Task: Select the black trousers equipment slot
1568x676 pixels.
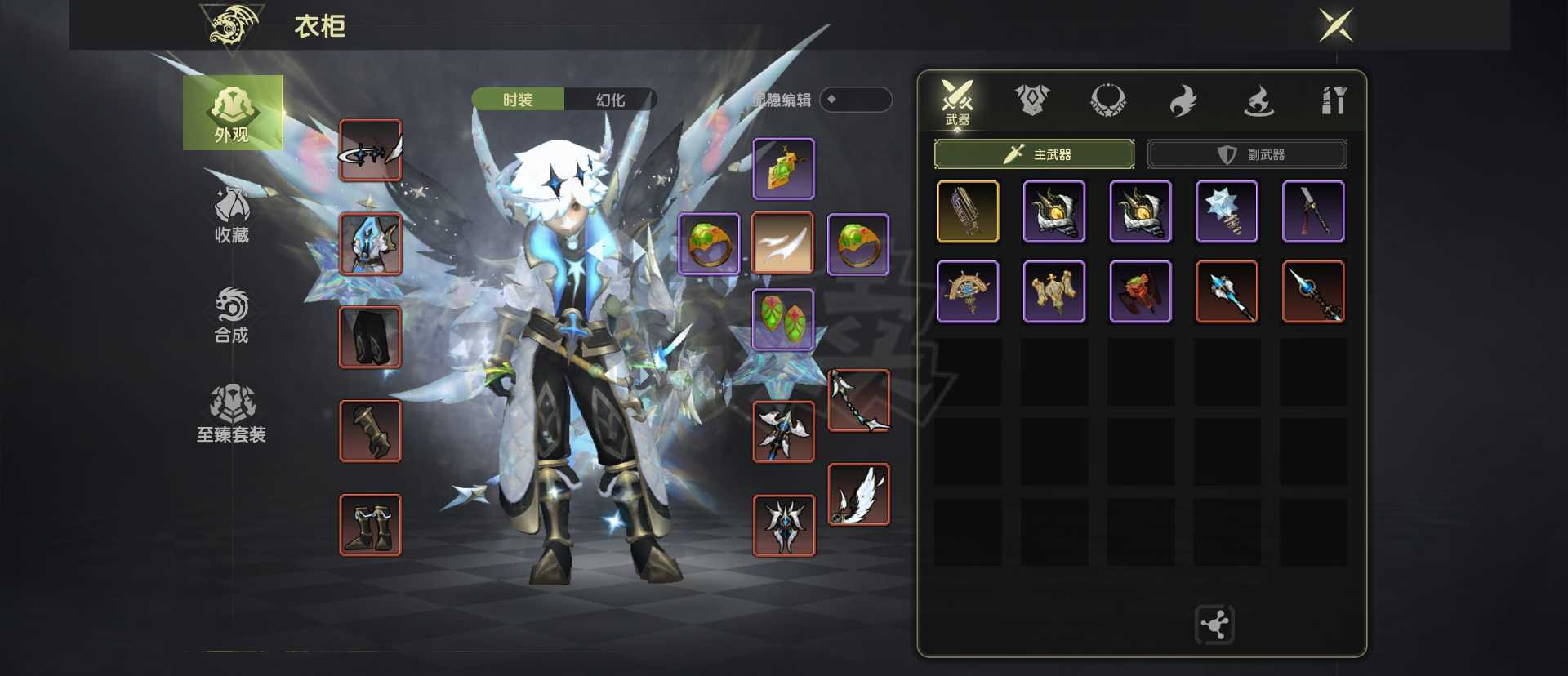Action: click(x=371, y=337)
